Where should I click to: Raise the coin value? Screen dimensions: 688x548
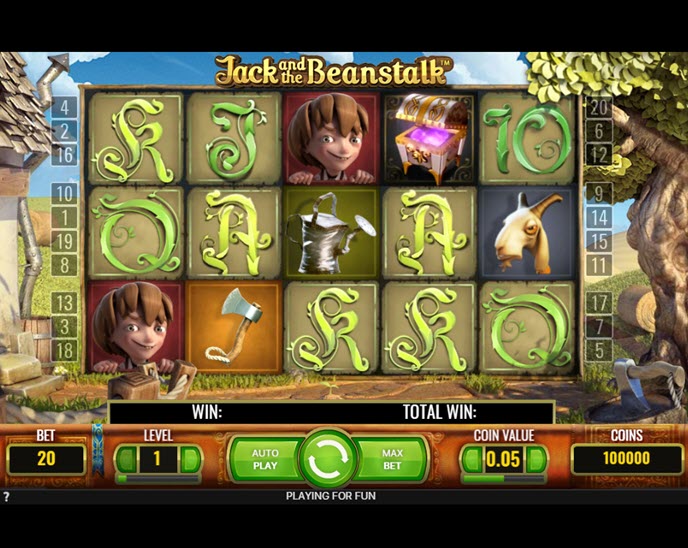(x=537, y=460)
